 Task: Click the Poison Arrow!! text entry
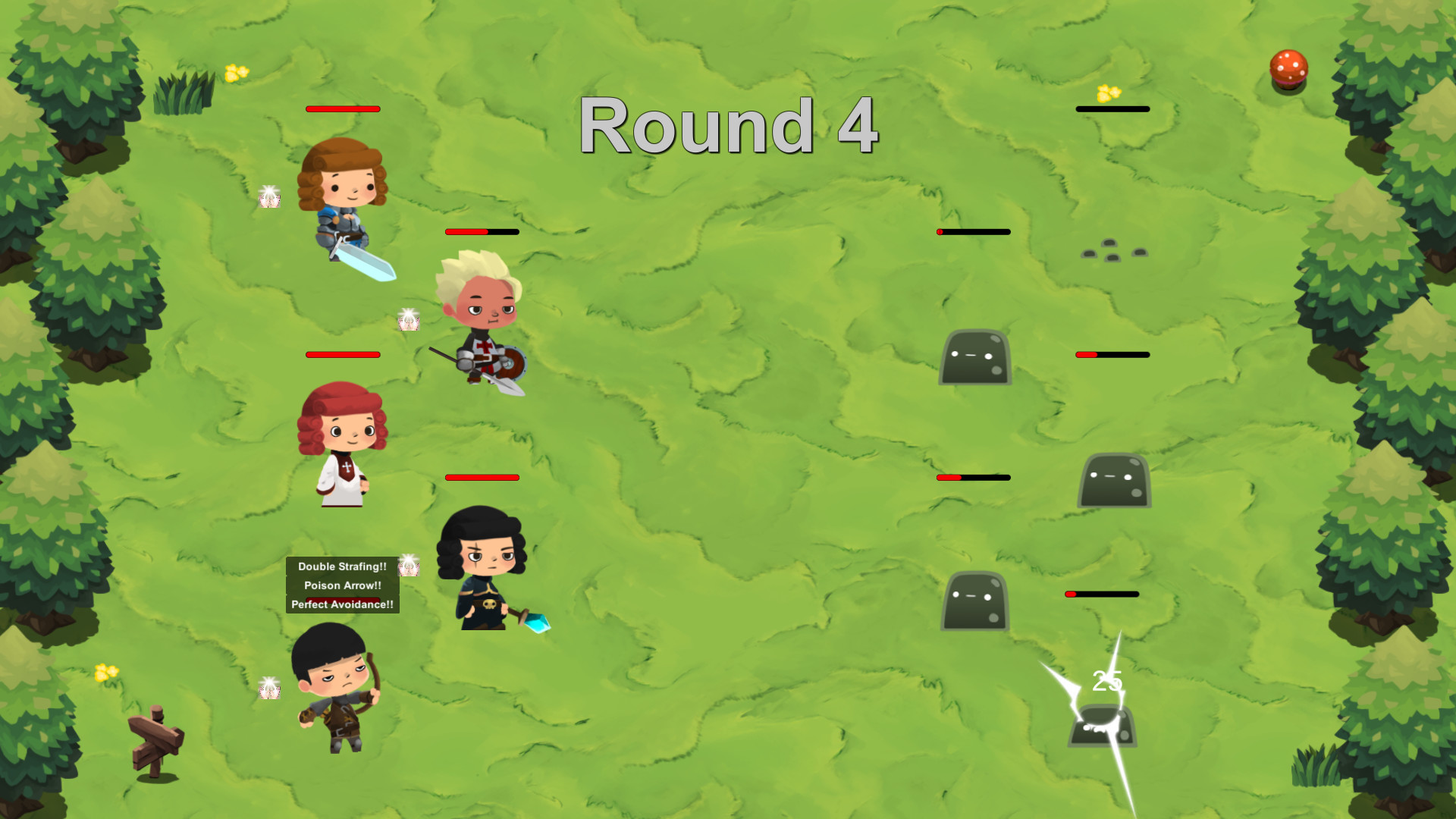pos(341,585)
